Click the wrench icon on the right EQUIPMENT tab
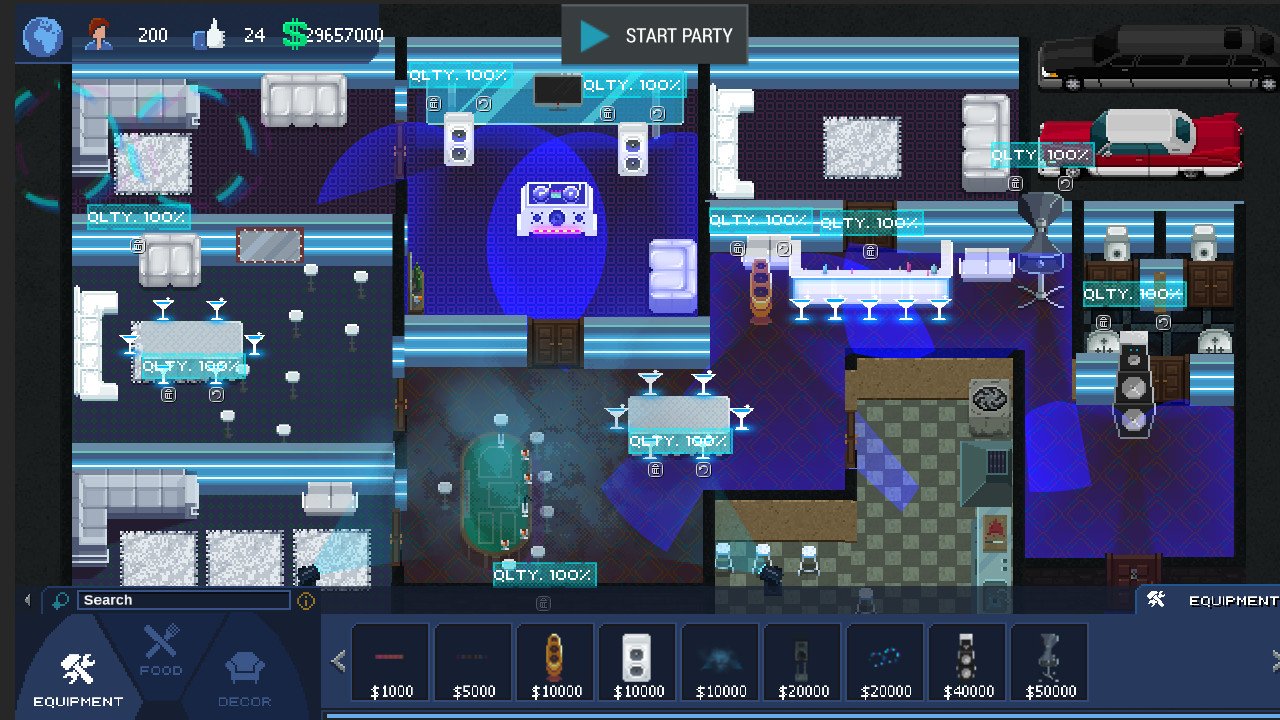The image size is (1280, 720). pyautogui.click(x=1158, y=600)
